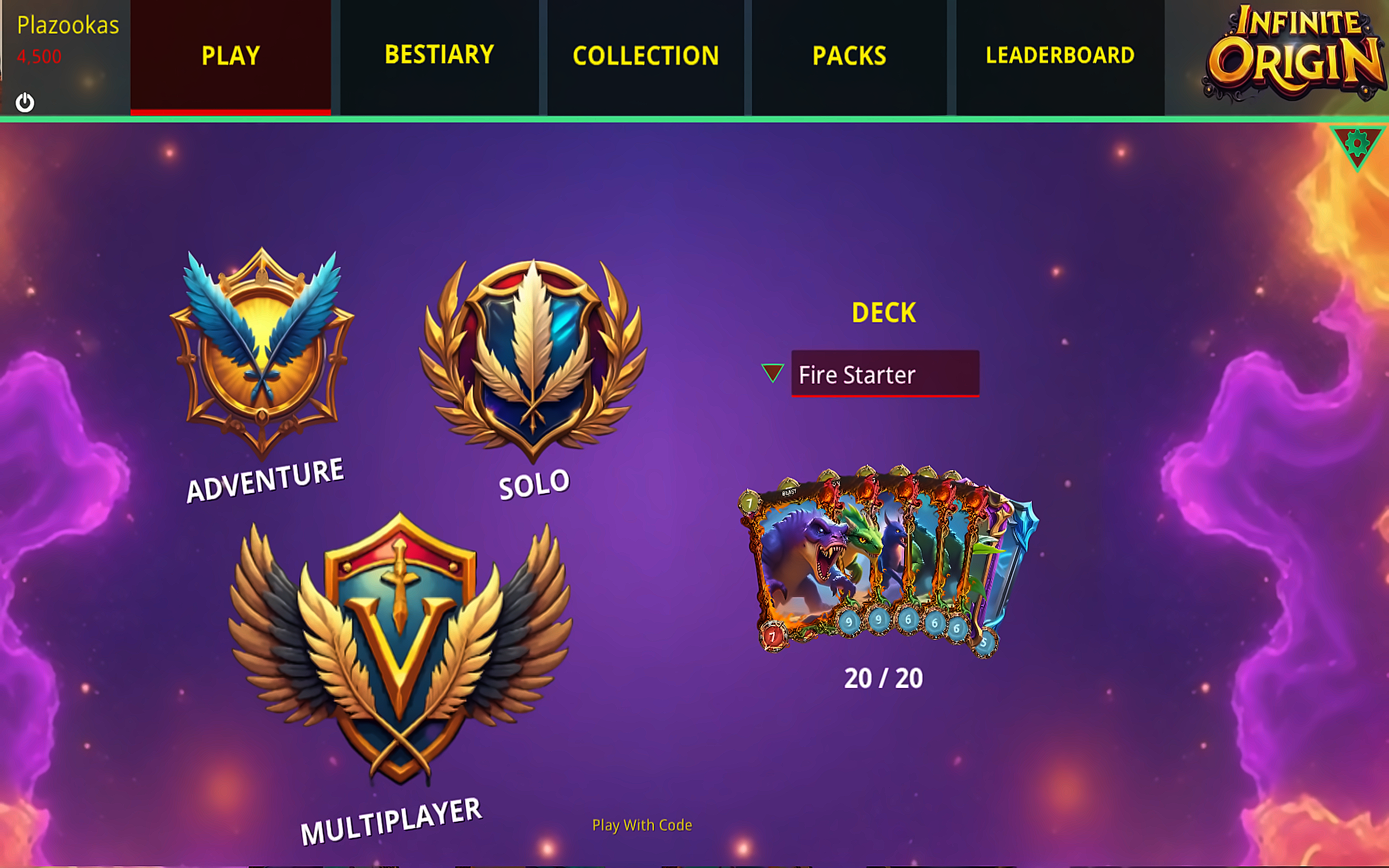Open the Packs tab

tap(849, 56)
